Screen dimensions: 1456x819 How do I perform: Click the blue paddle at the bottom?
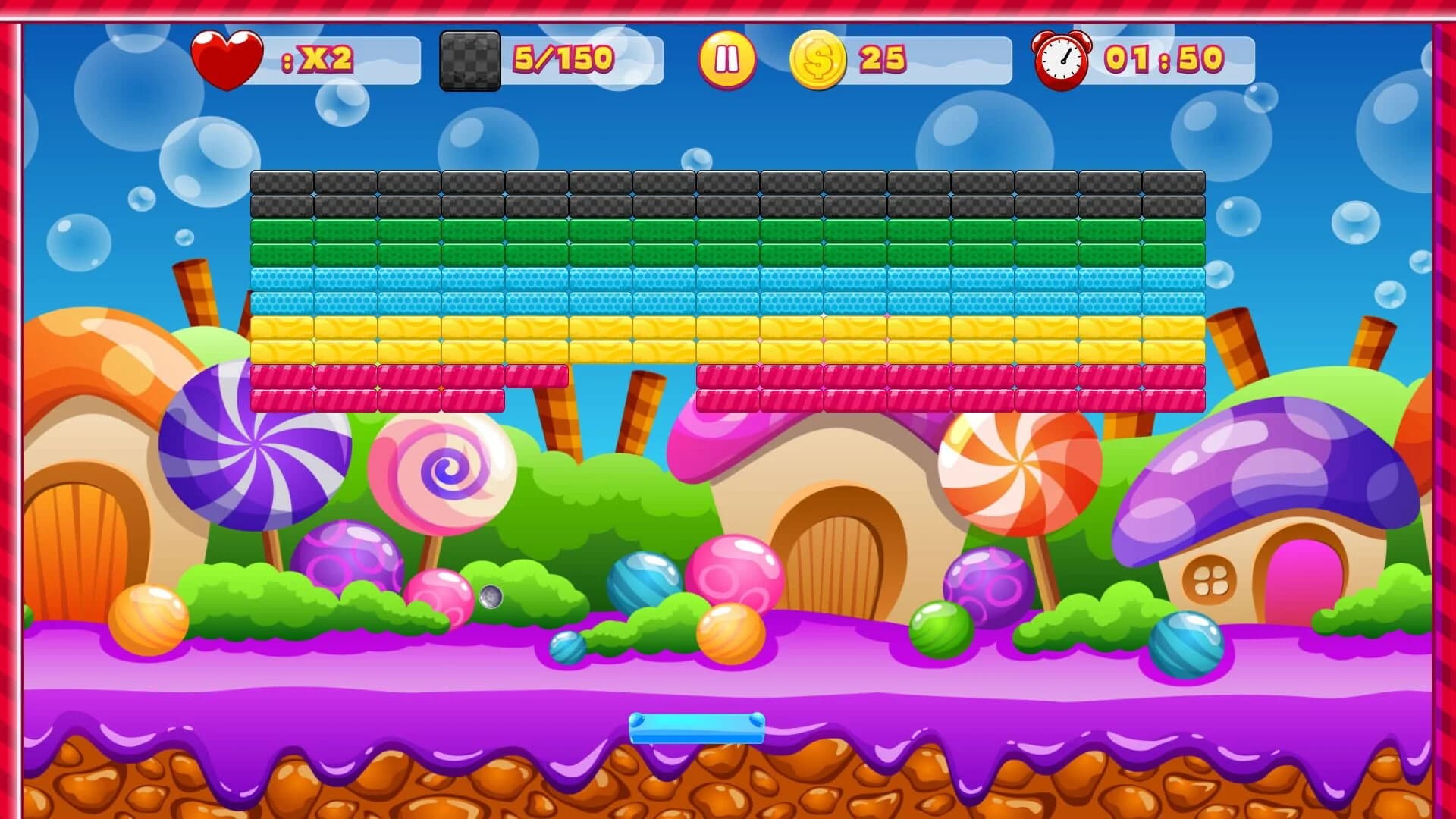(695, 730)
